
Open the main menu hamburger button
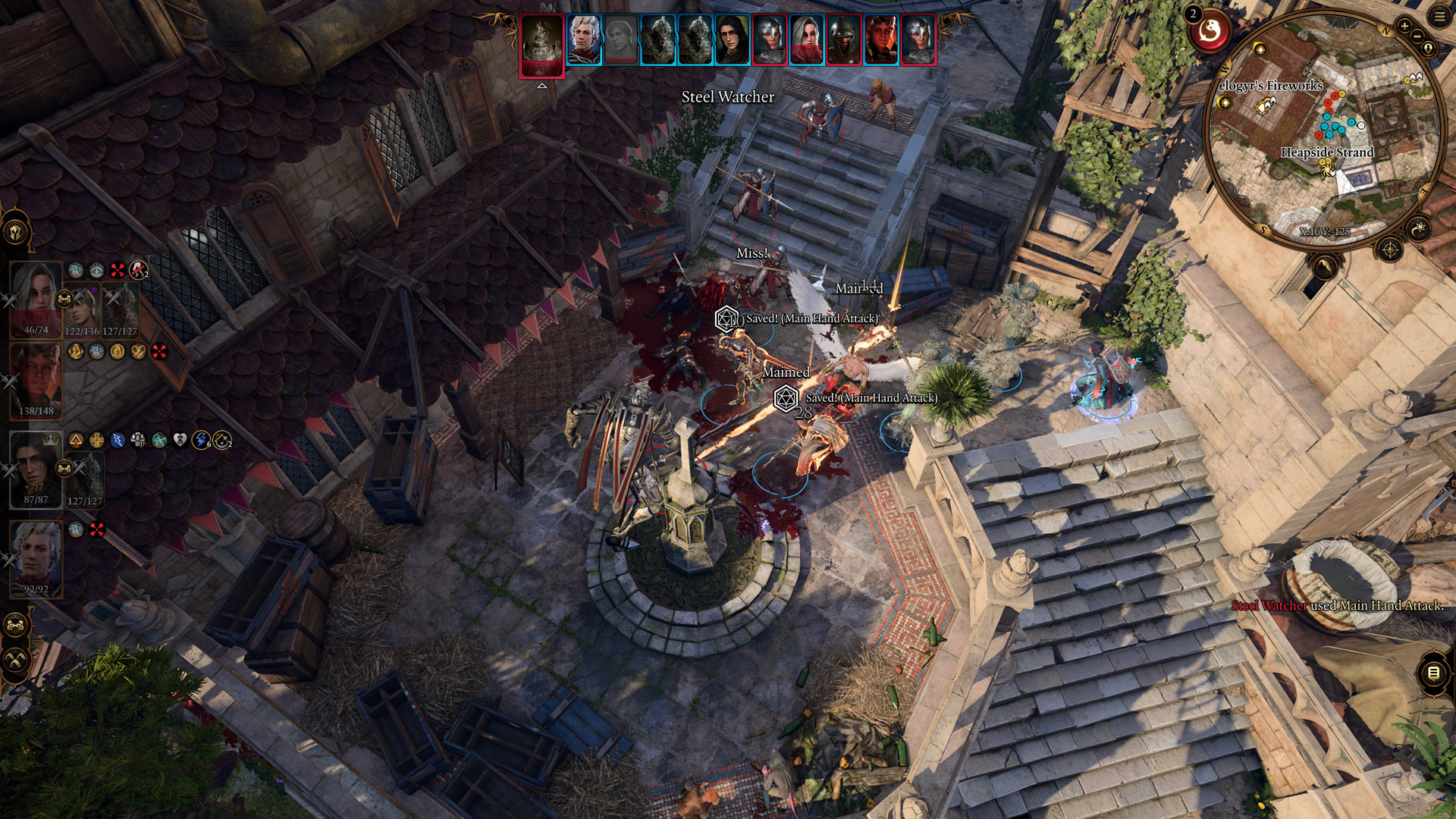1439,17
